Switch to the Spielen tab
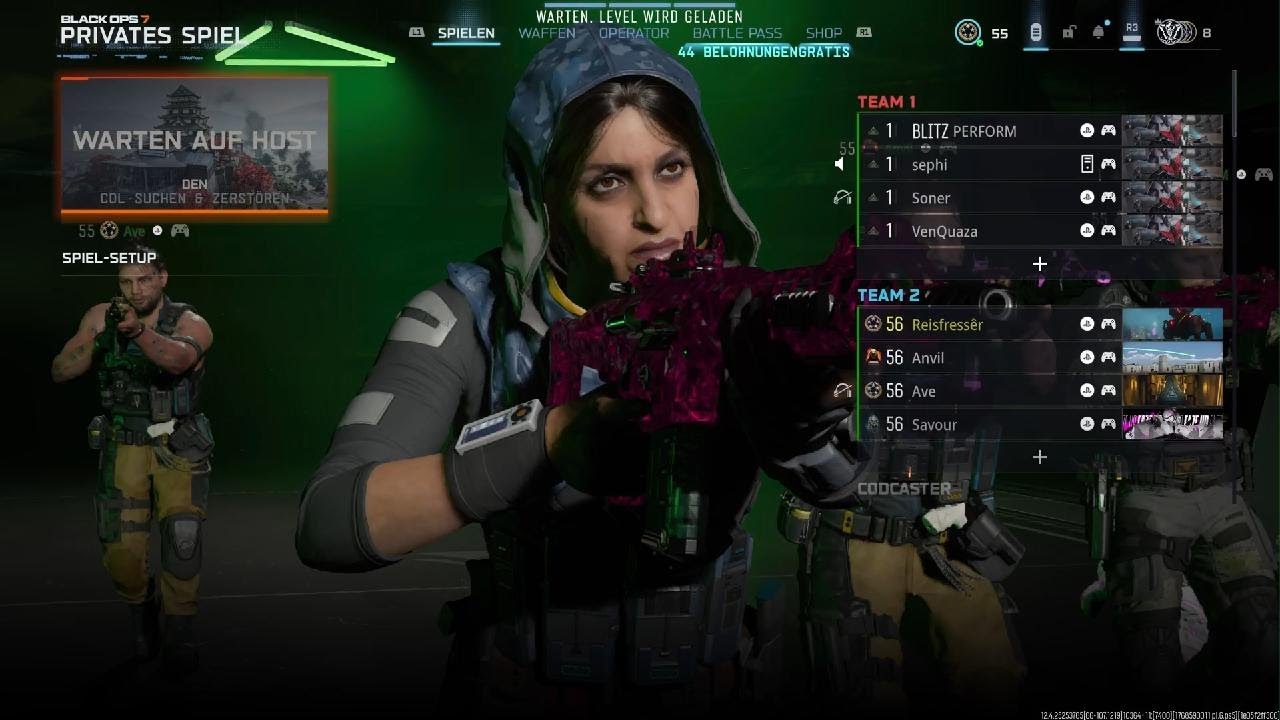The width and height of the screenshot is (1280, 720). tap(466, 33)
